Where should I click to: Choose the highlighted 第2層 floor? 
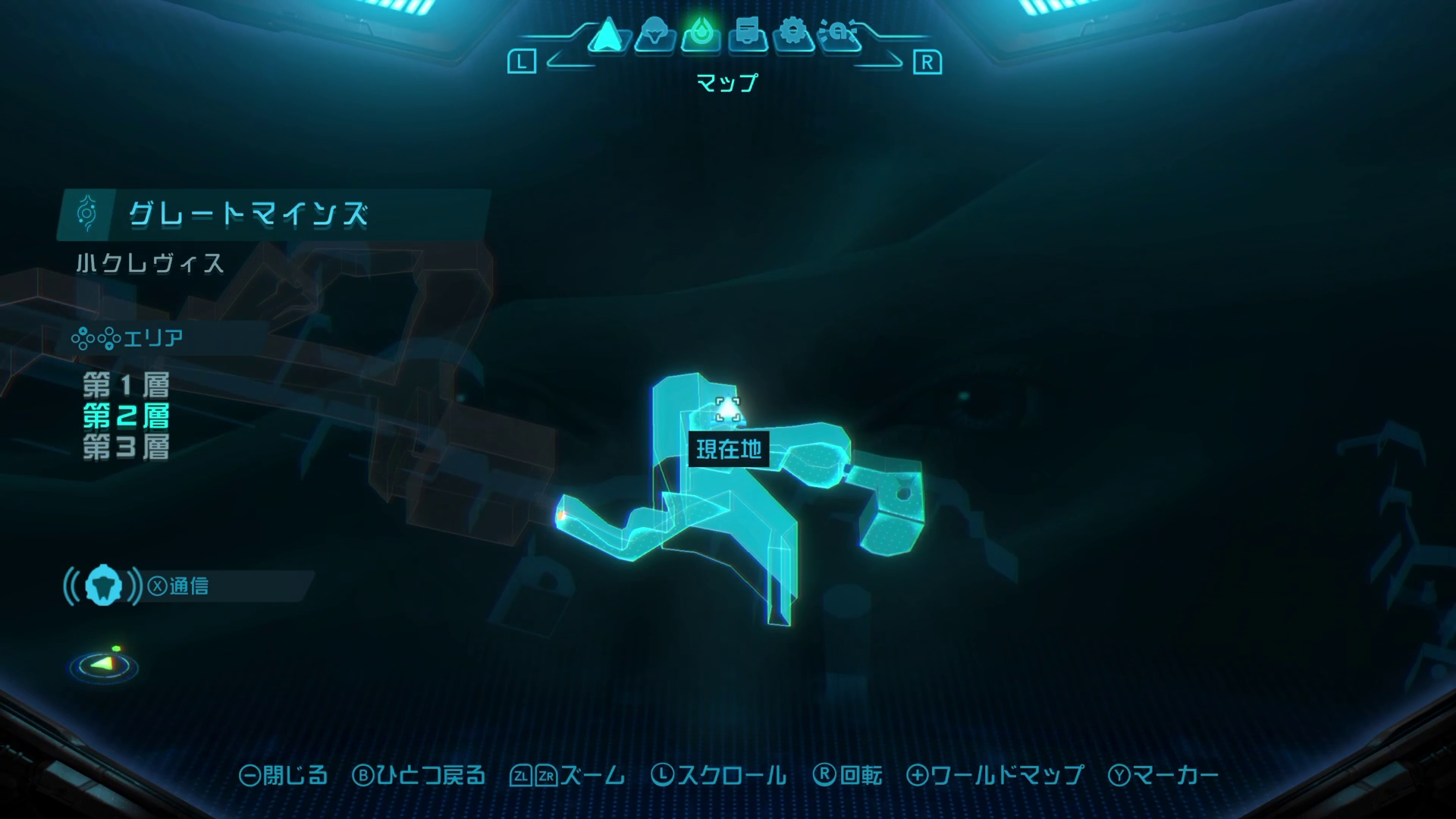(x=126, y=416)
